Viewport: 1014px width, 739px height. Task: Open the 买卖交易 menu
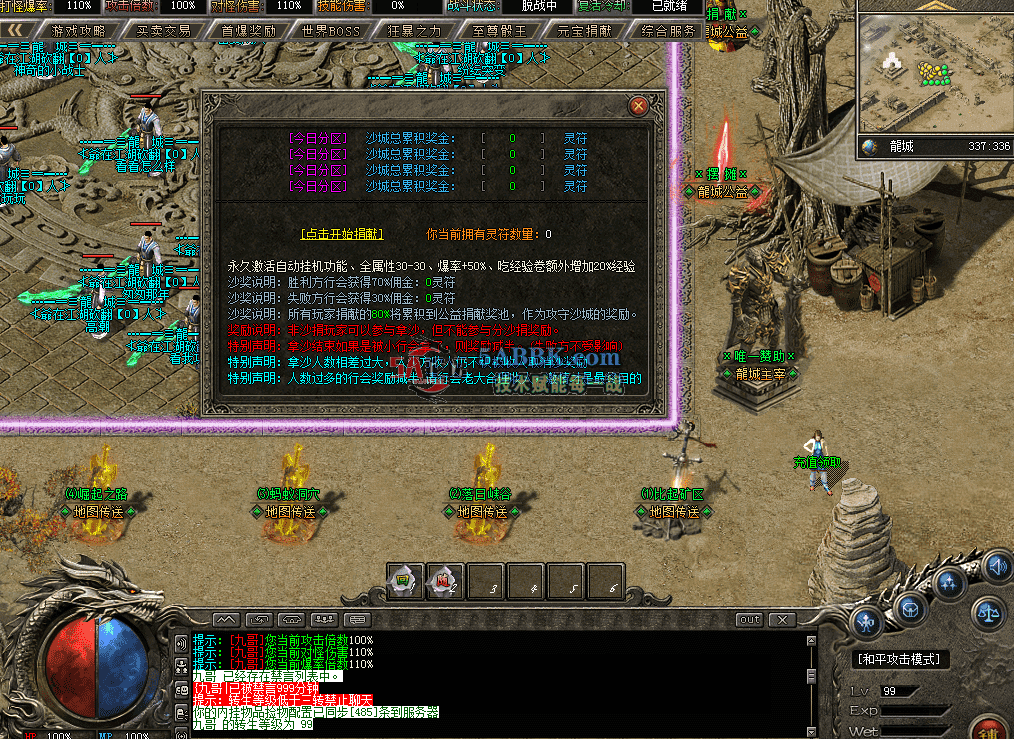[x=163, y=31]
